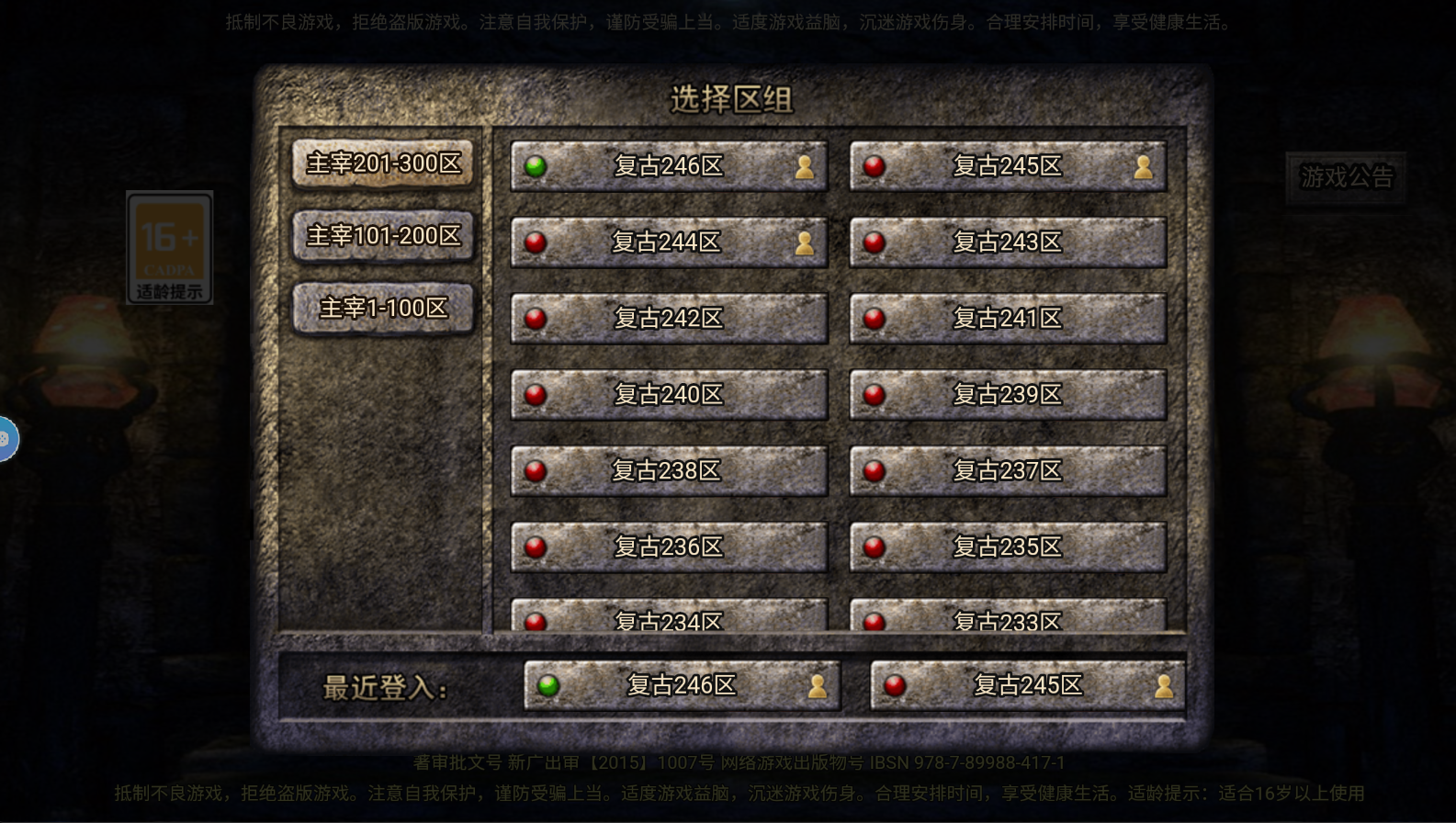The height and width of the screenshot is (823, 1456).
Task: Open the blue floating bubble on the screen edge
Action: tap(6, 439)
